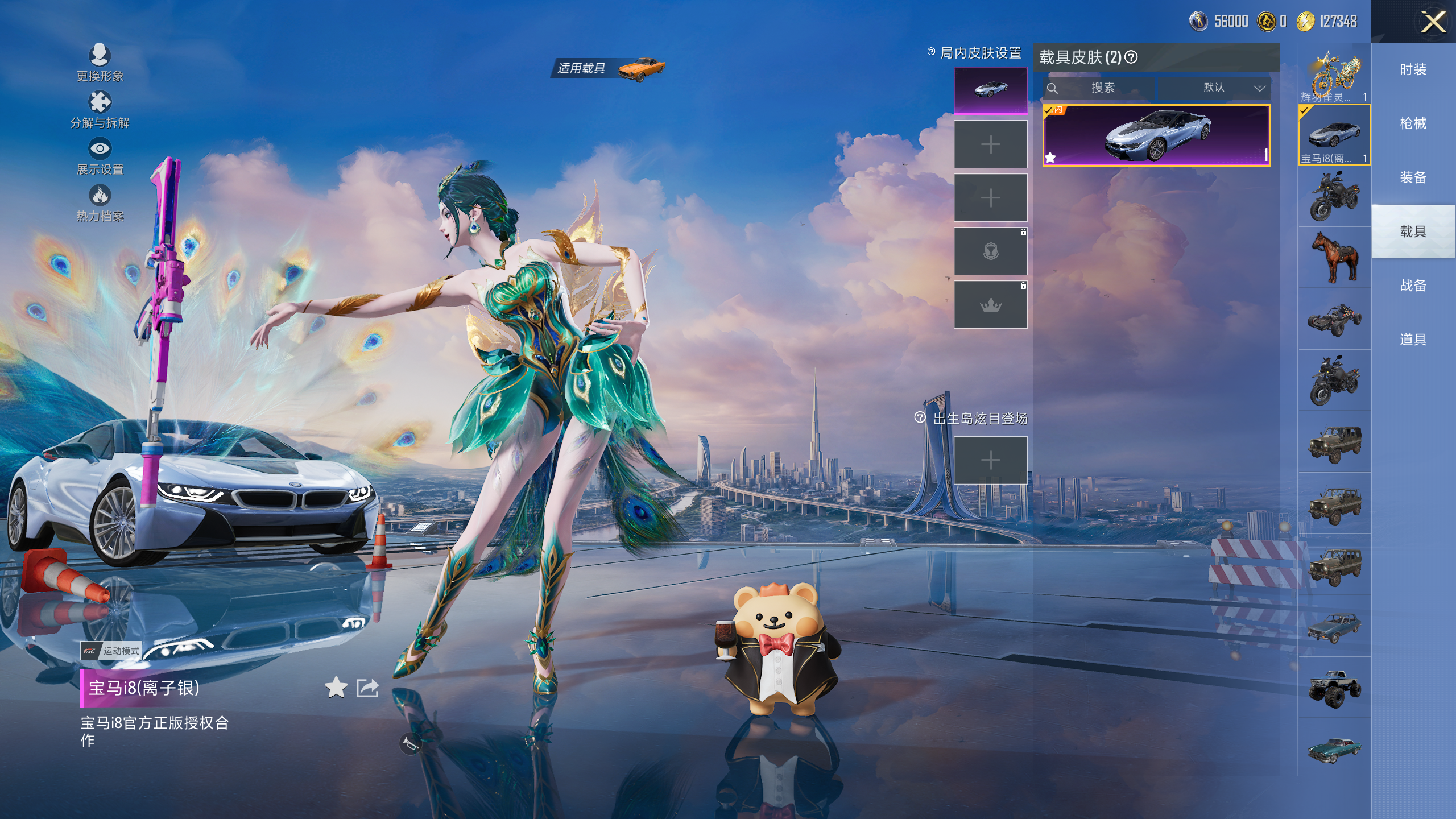1456x819 pixels.
Task: Open the 热力档案 flame icon
Action: click(100, 202)
